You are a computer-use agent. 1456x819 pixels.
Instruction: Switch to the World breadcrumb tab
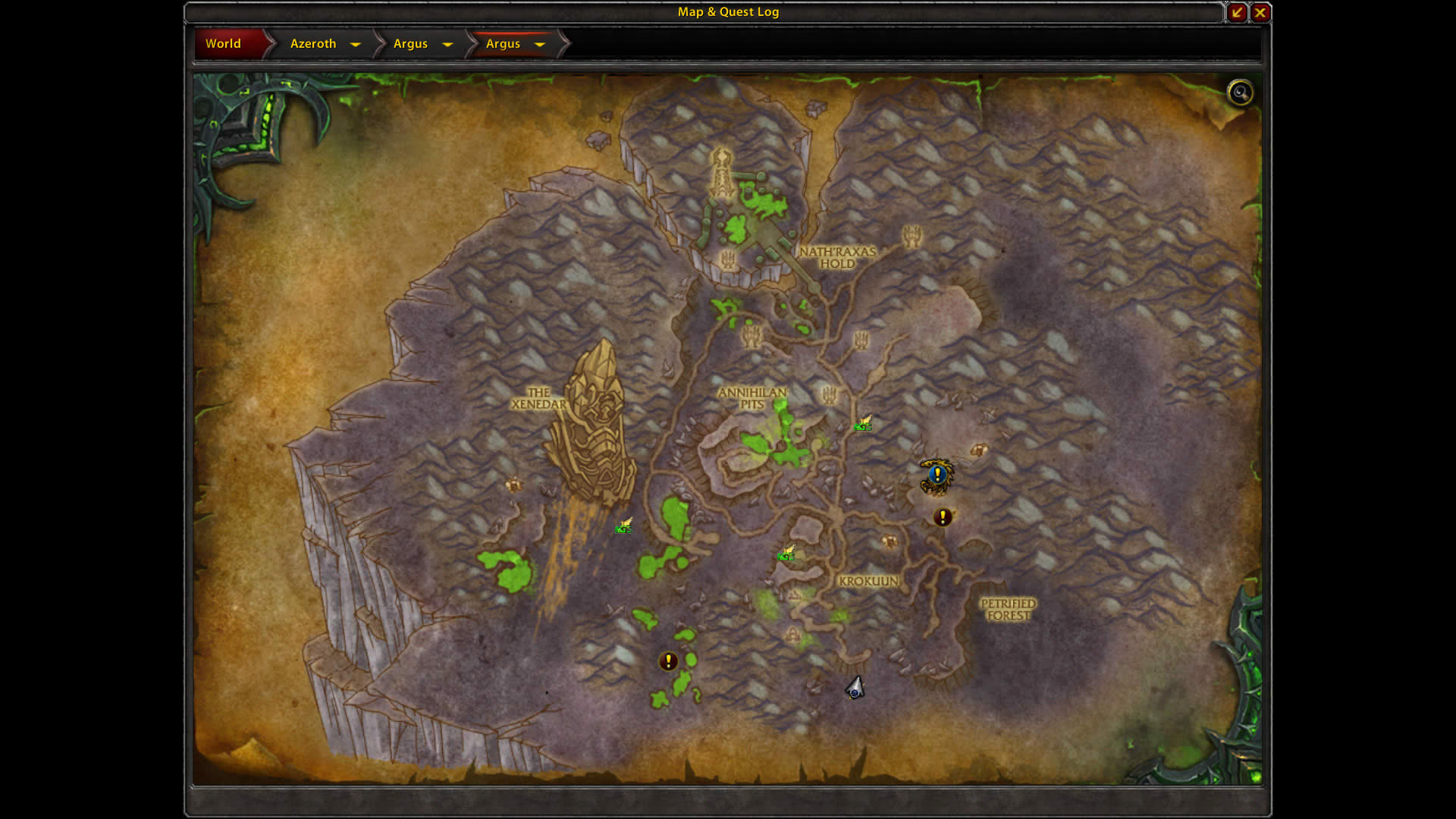[x=224, y=43]
